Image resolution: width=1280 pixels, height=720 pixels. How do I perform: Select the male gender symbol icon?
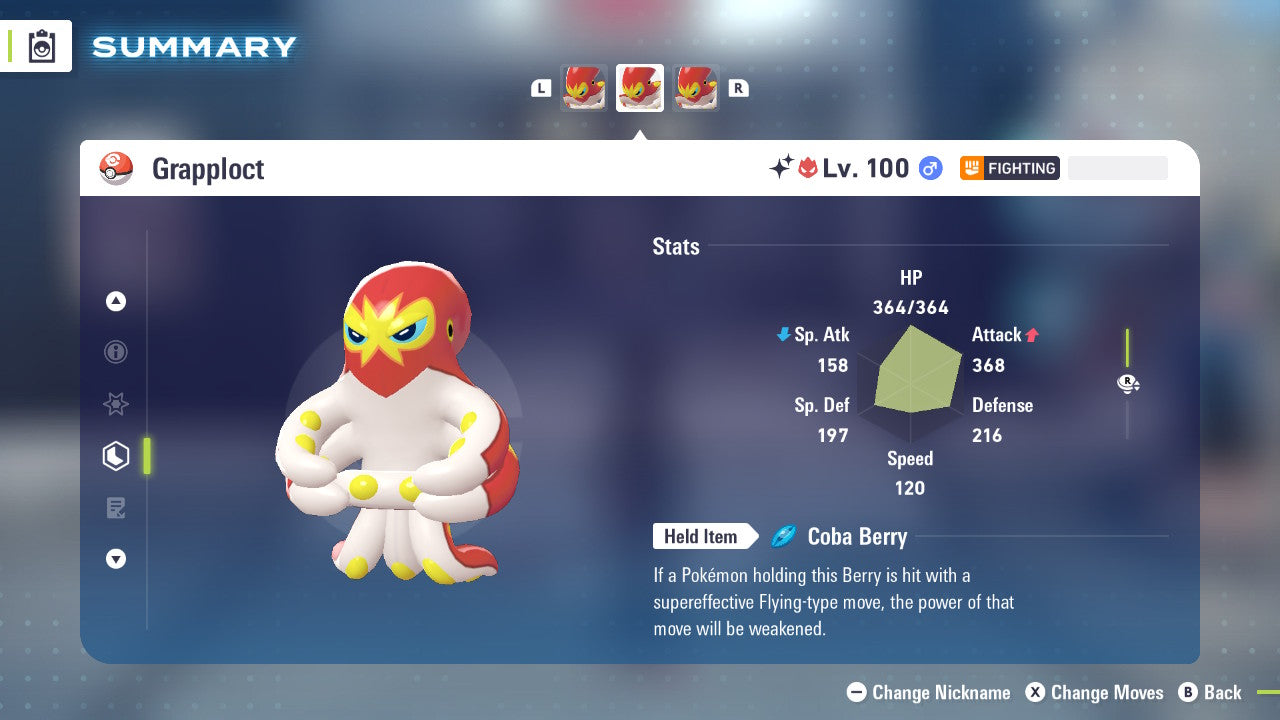(x=929, y=168)
